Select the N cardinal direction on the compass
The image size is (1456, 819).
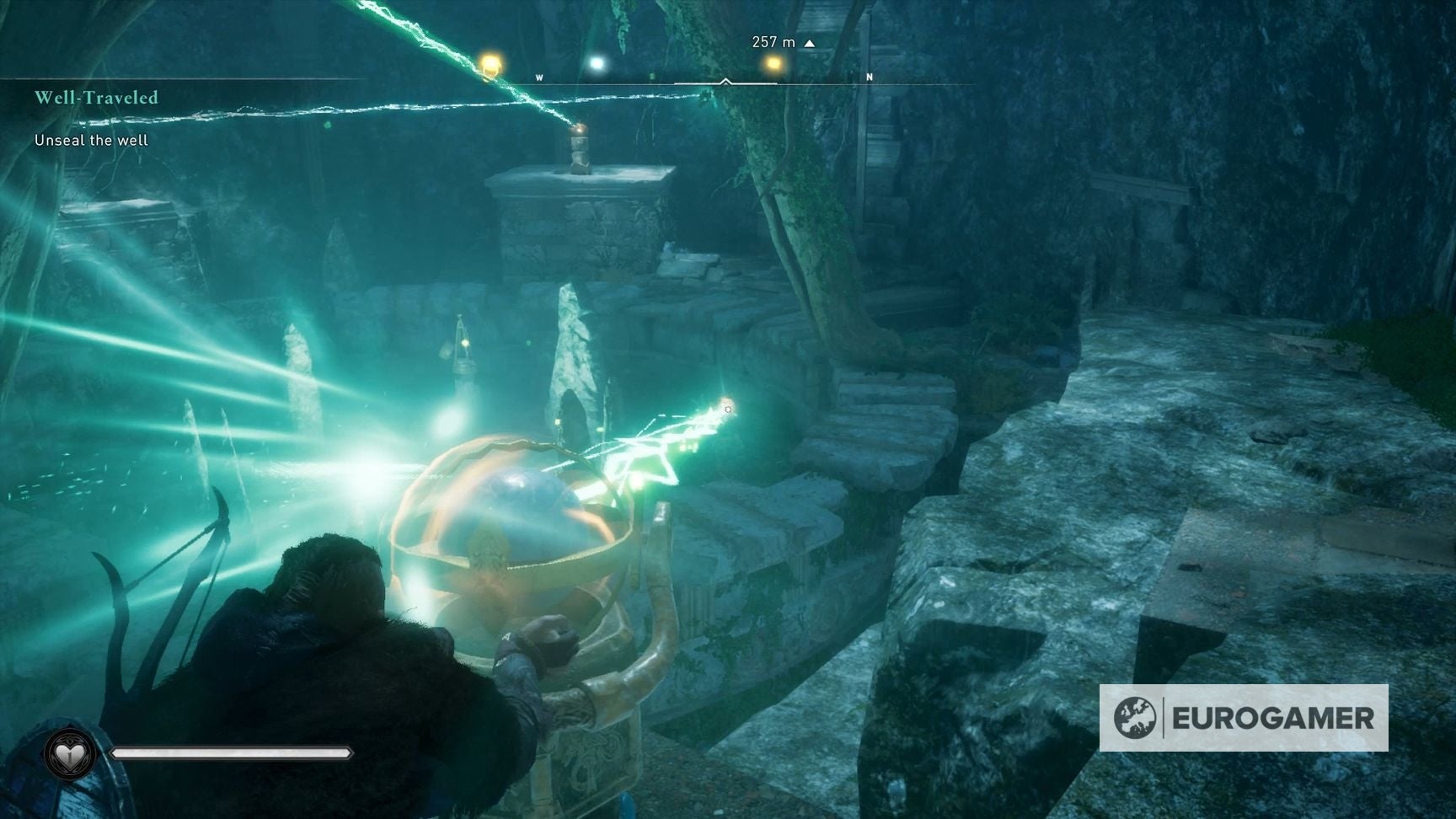[x=869, y=75]
